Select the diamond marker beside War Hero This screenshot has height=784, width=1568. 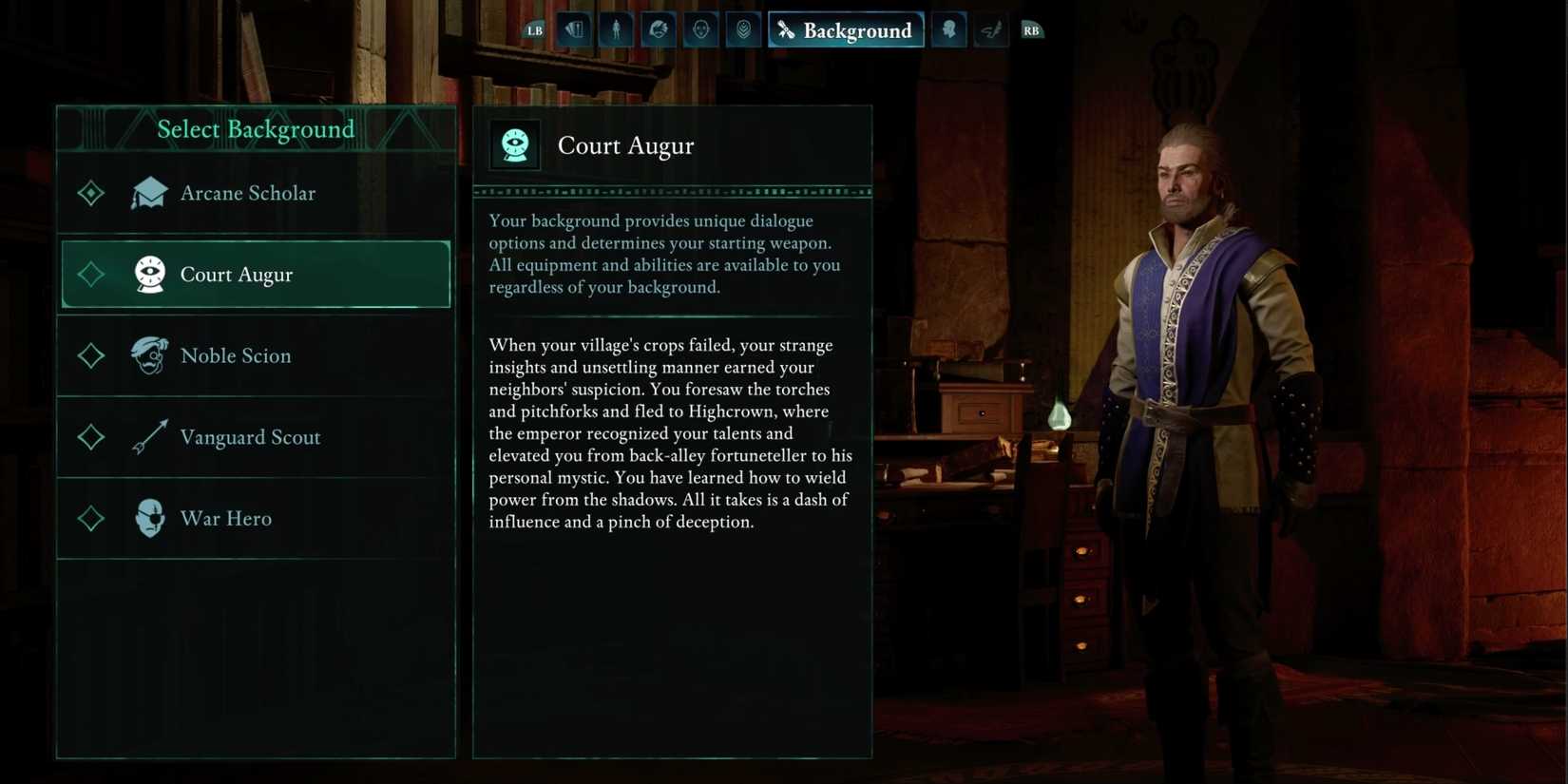click(90, 518)
